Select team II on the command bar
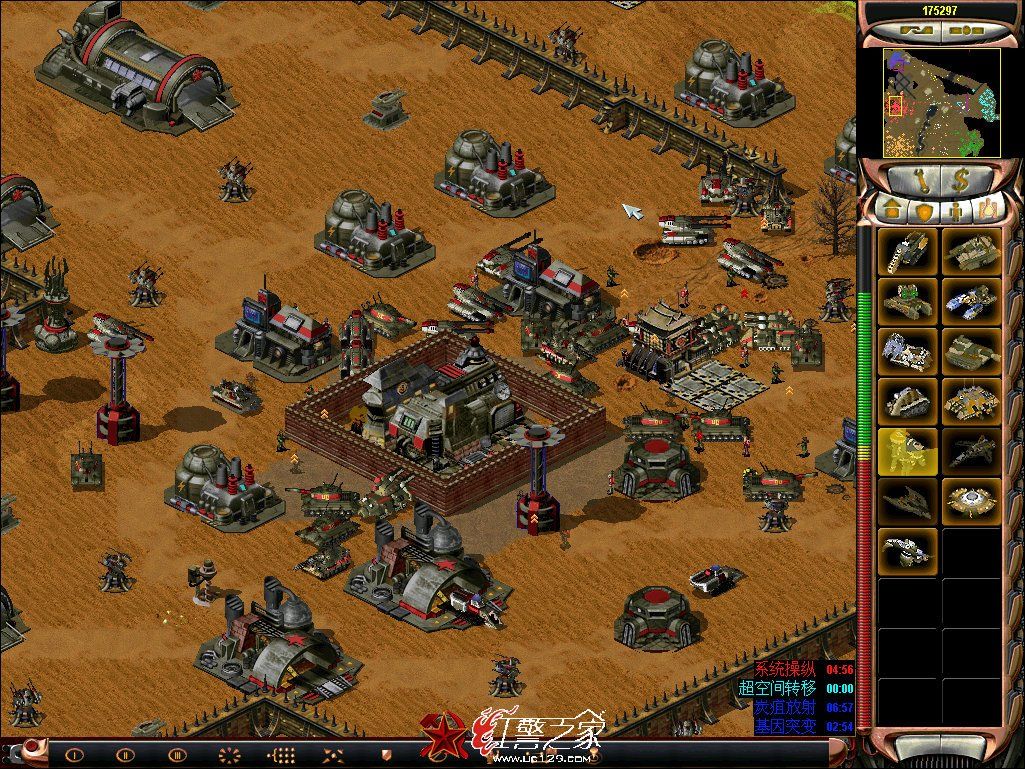Screen dimensions: 1025x769 click(125, 755)
